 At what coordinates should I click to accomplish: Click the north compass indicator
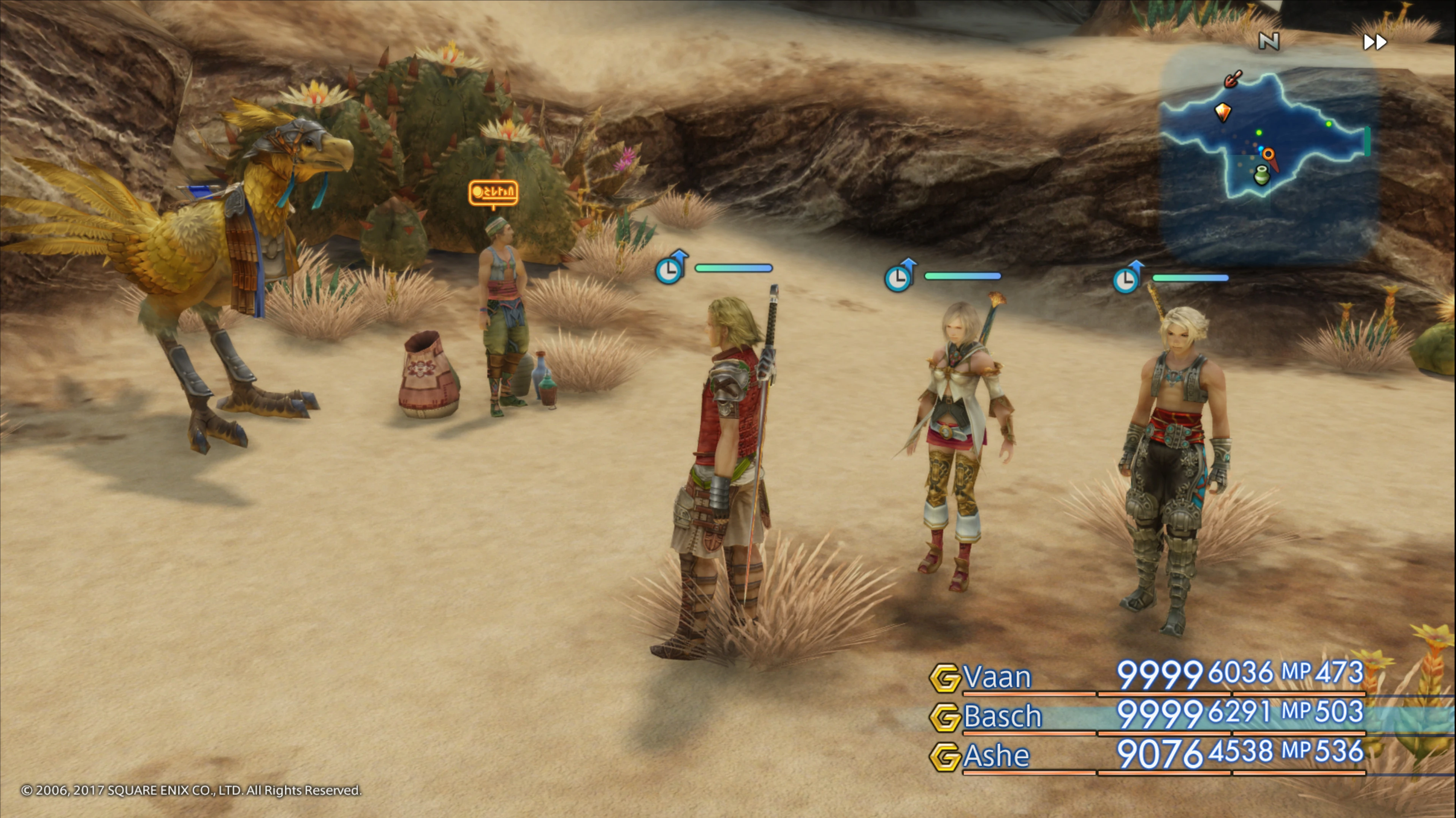[1269, 41]
